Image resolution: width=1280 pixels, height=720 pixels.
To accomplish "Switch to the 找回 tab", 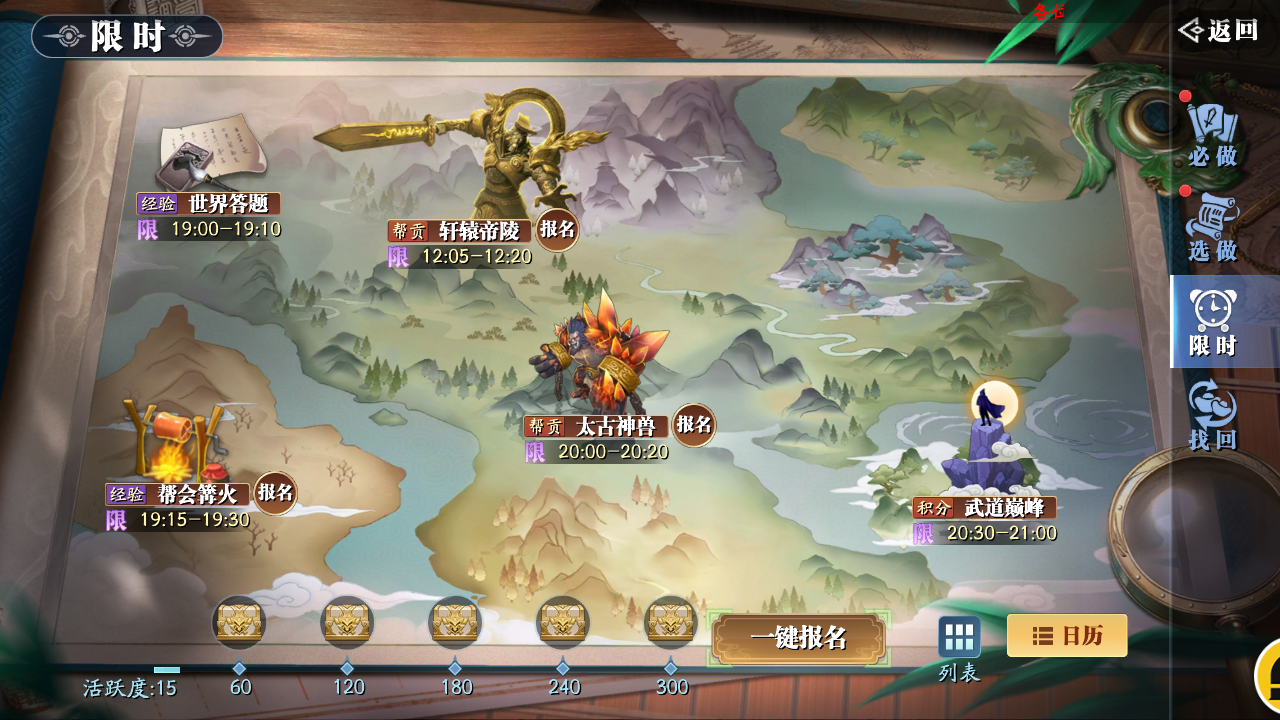I will (x=1212, y=417).
